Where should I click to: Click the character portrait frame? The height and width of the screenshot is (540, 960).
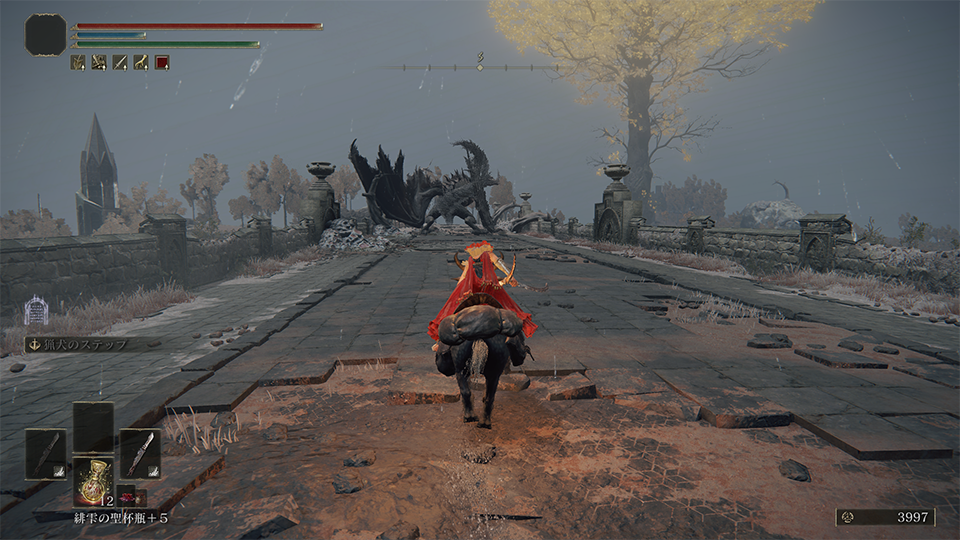pos(45,35)
